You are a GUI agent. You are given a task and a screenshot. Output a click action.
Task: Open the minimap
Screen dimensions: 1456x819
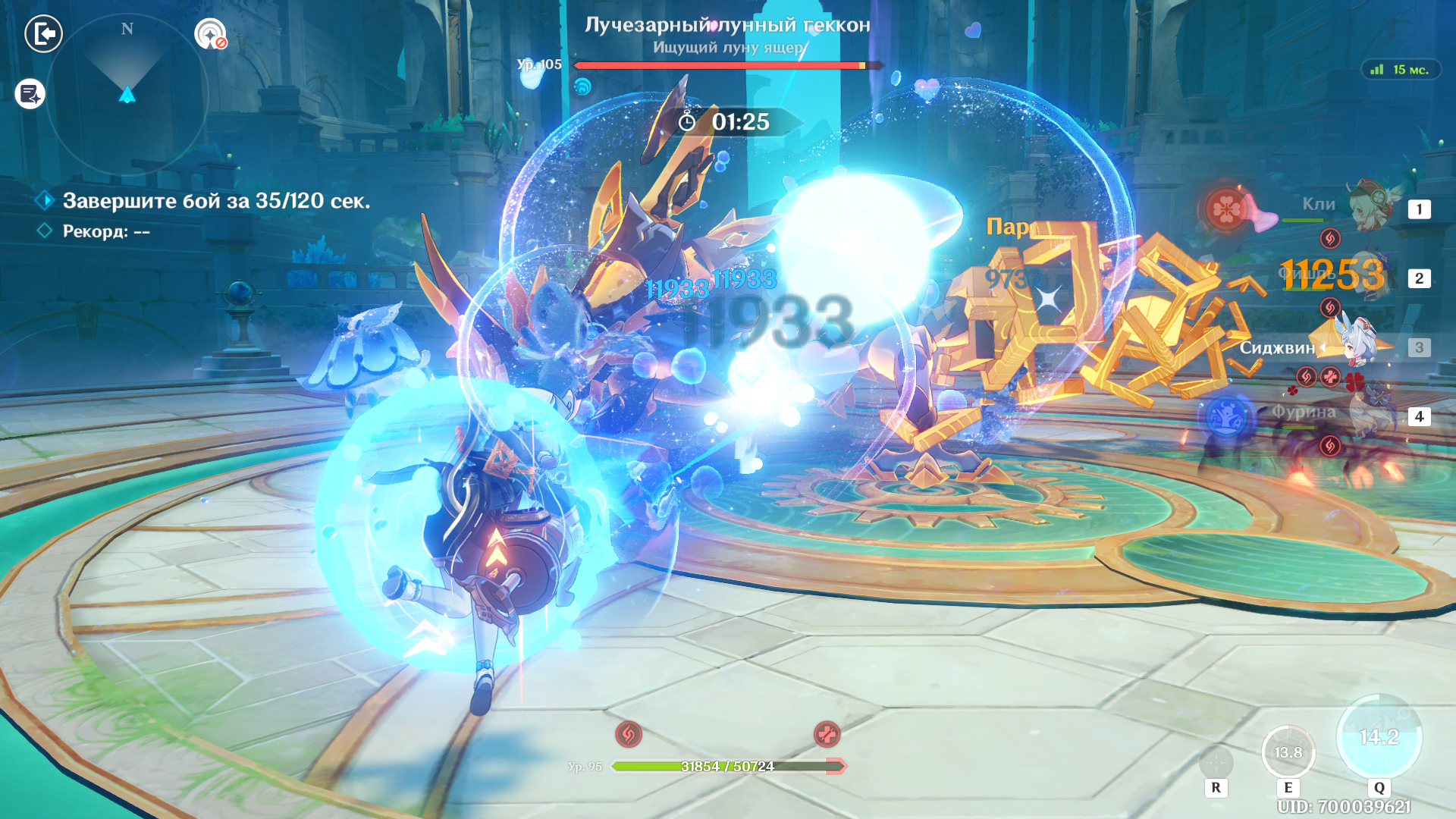click(127, 95)
